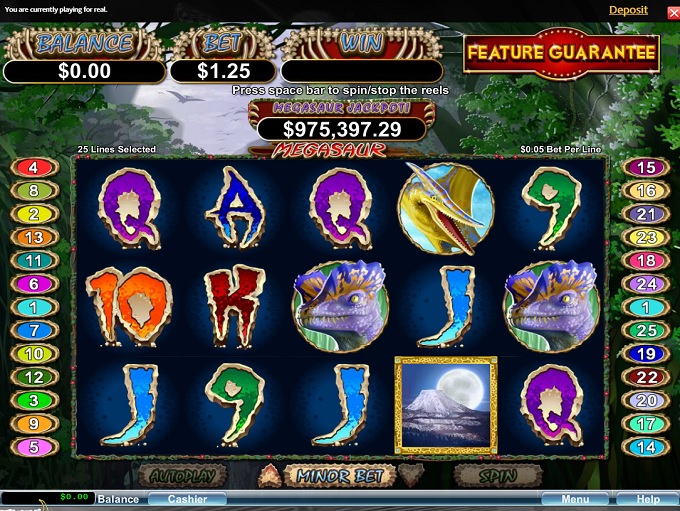The height and width of the screenshot is (511, 680).
Task: Choose payline number 13
Action: pyautogui.click(x=34, y=237)
